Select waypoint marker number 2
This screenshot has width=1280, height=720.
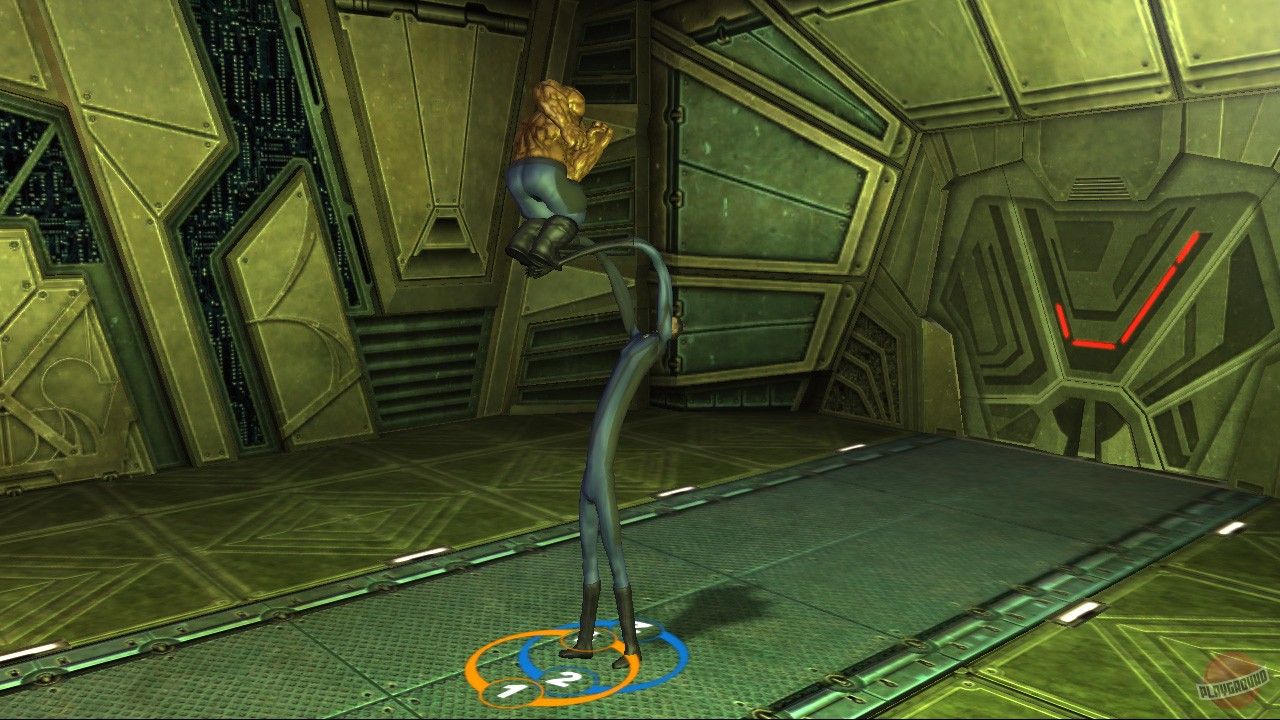(x=566, y=680)
